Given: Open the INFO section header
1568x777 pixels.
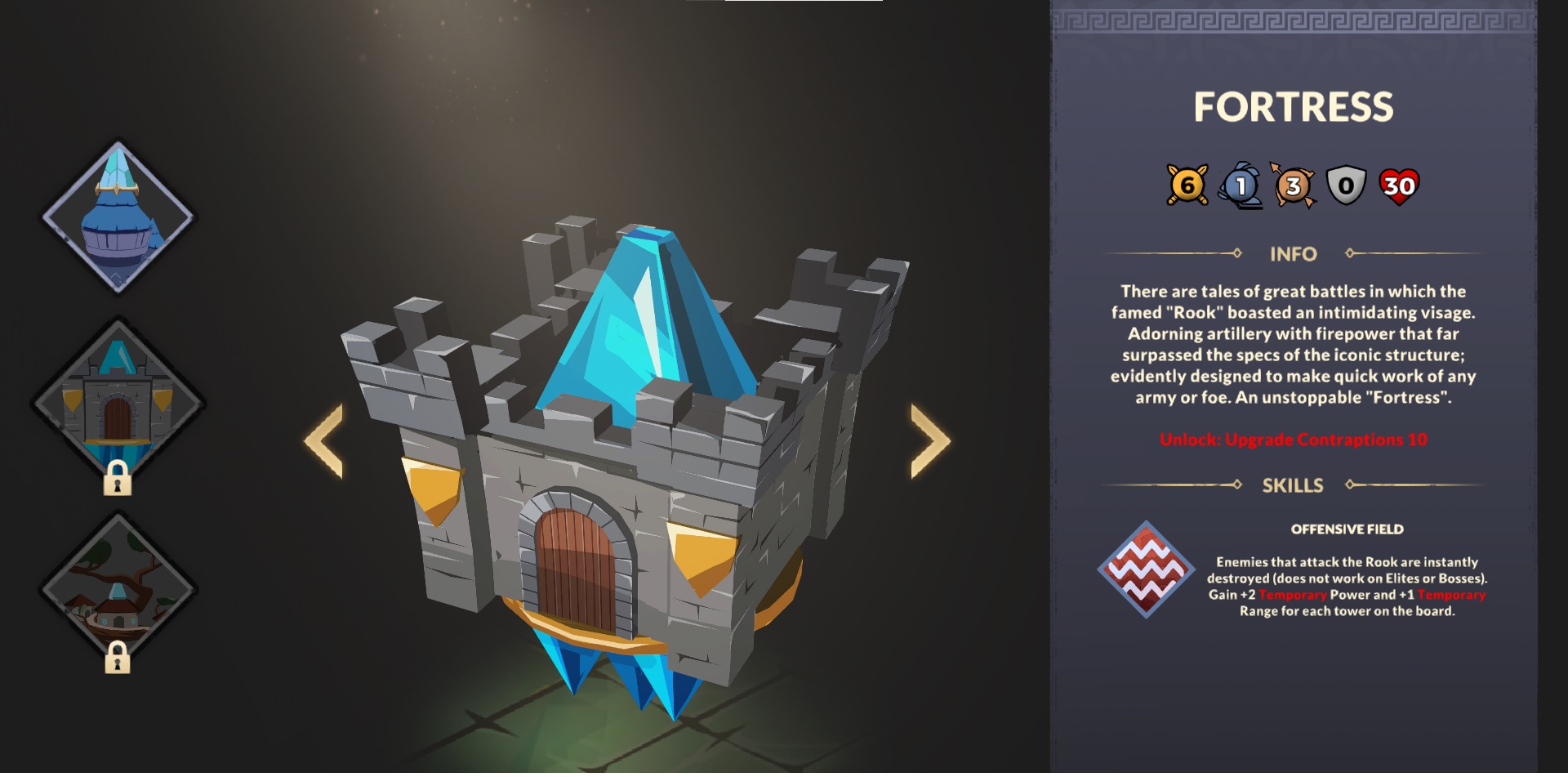Looking at the screenshot, I should (1291, 254).
